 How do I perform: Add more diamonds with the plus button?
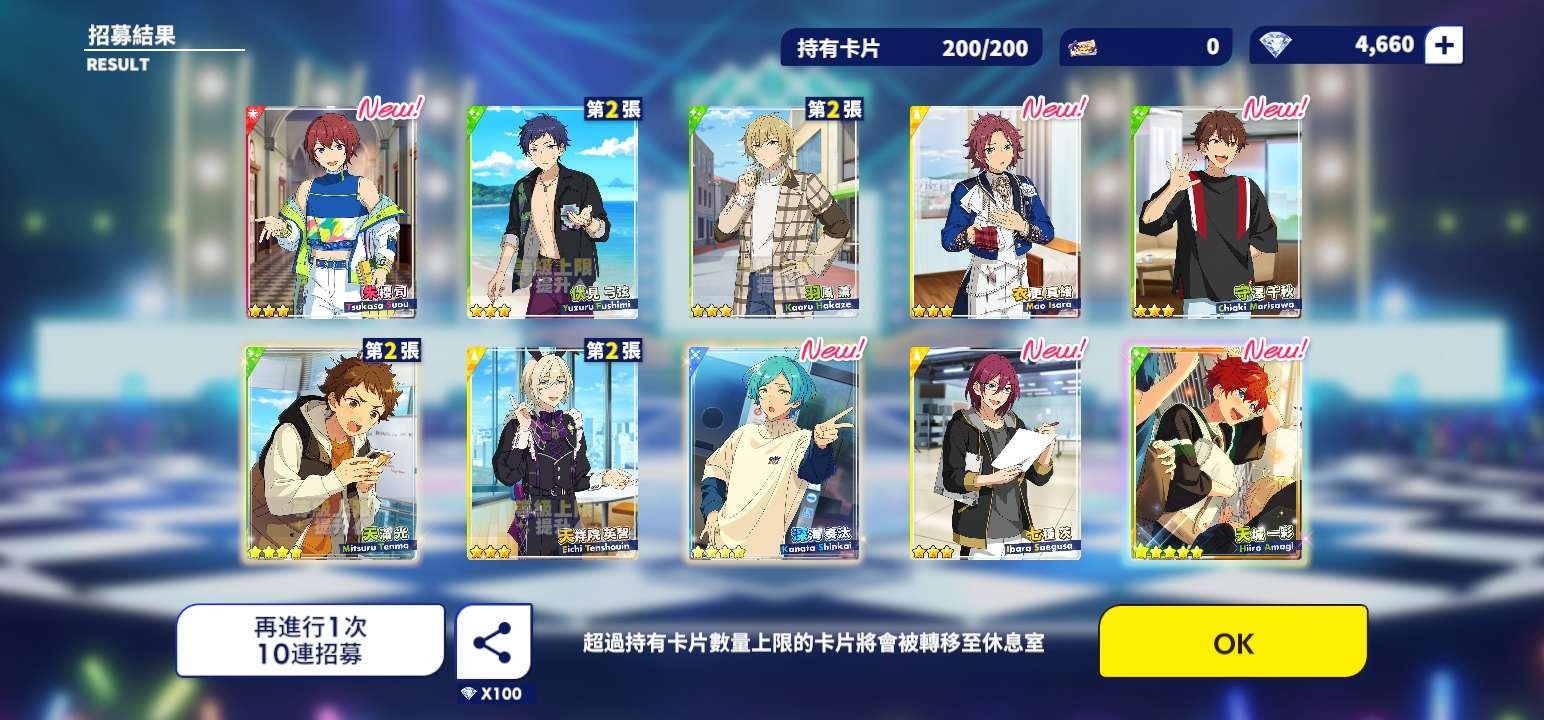click(x=1443, y=45)
